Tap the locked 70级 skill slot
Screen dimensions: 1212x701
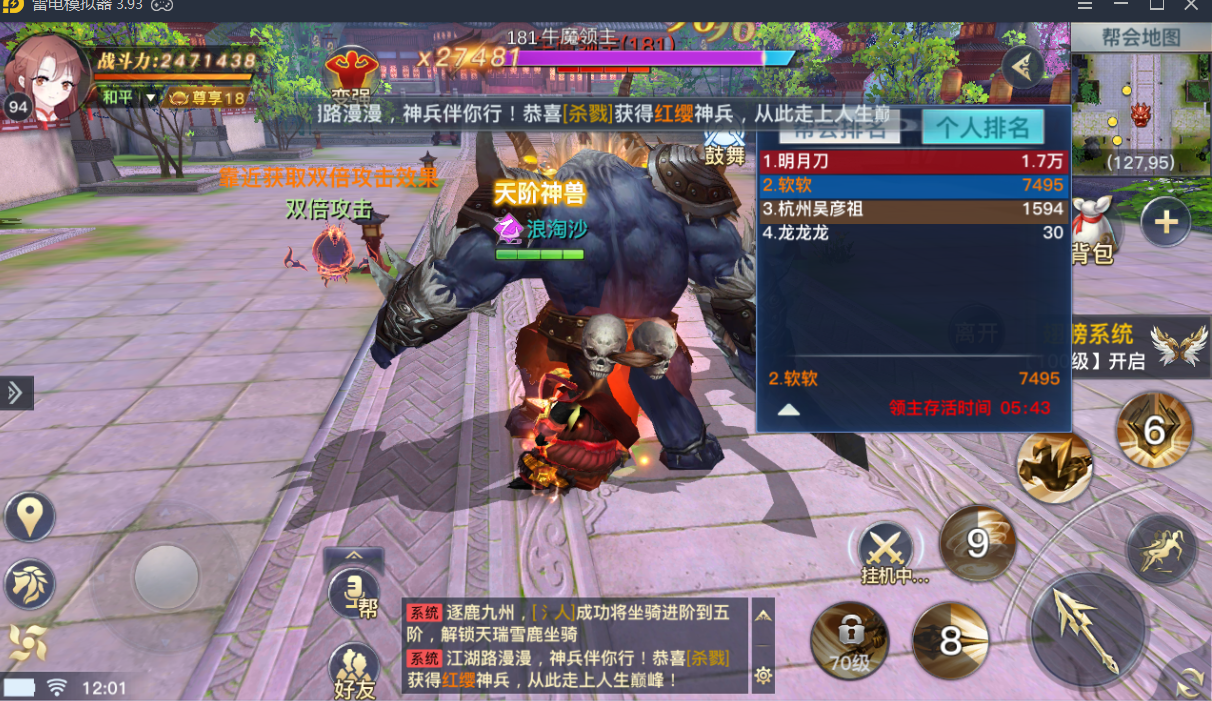coord(849,640)
